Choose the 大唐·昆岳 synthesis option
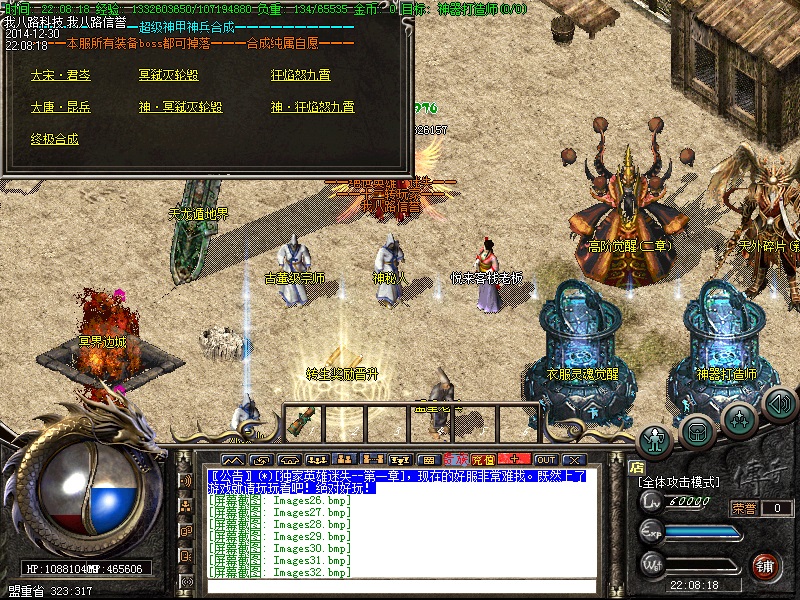The image size is (800, 600). coord(60,107)
